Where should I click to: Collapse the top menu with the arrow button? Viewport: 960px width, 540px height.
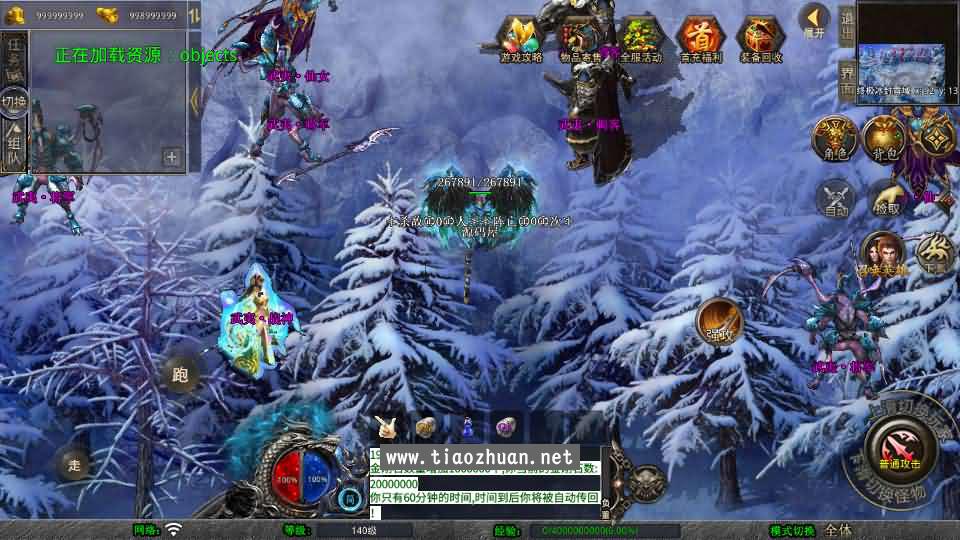(x=814, y=19)
